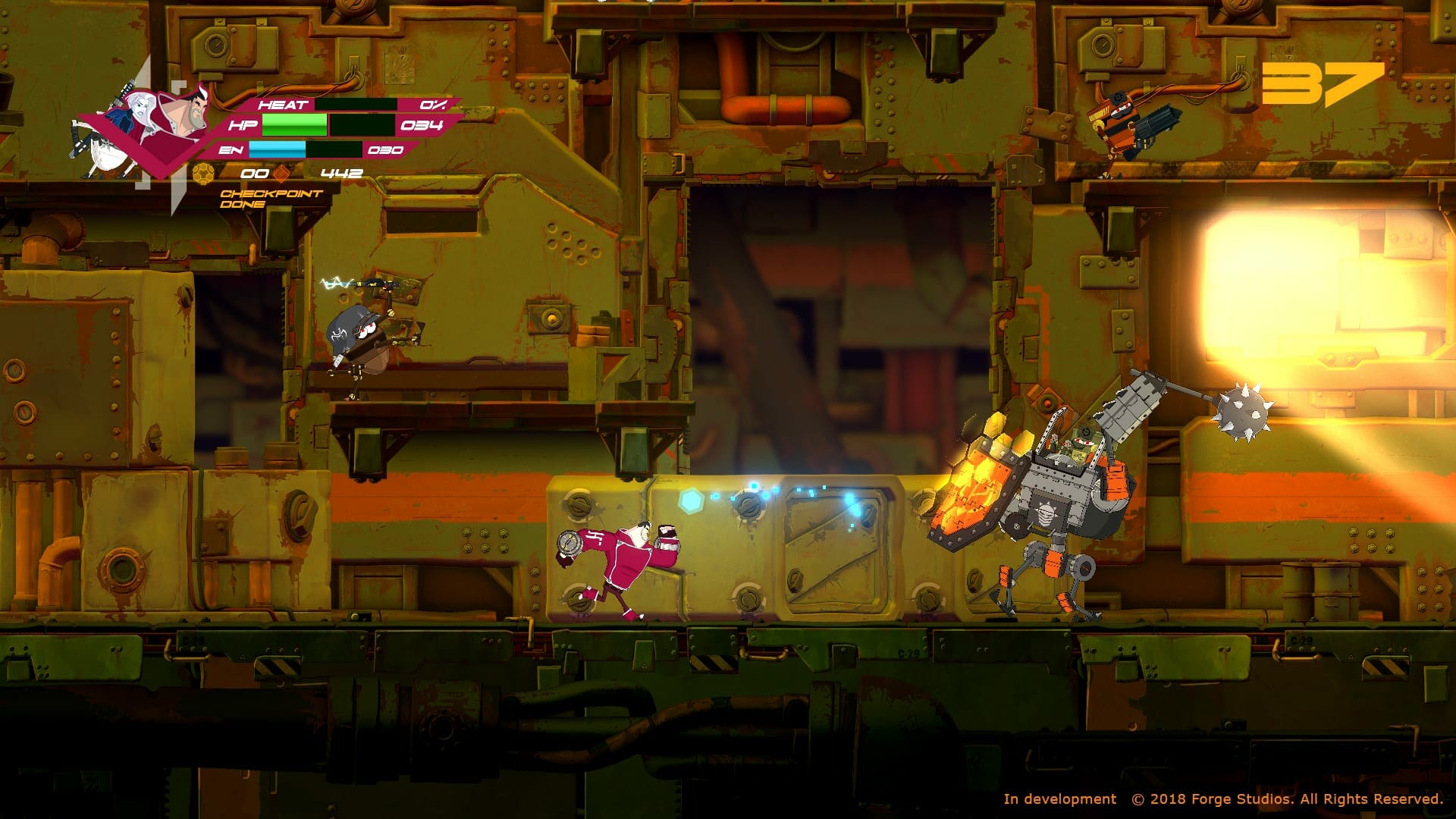
Task: Open the gem counter showing 442
Action: pos(343,172)
